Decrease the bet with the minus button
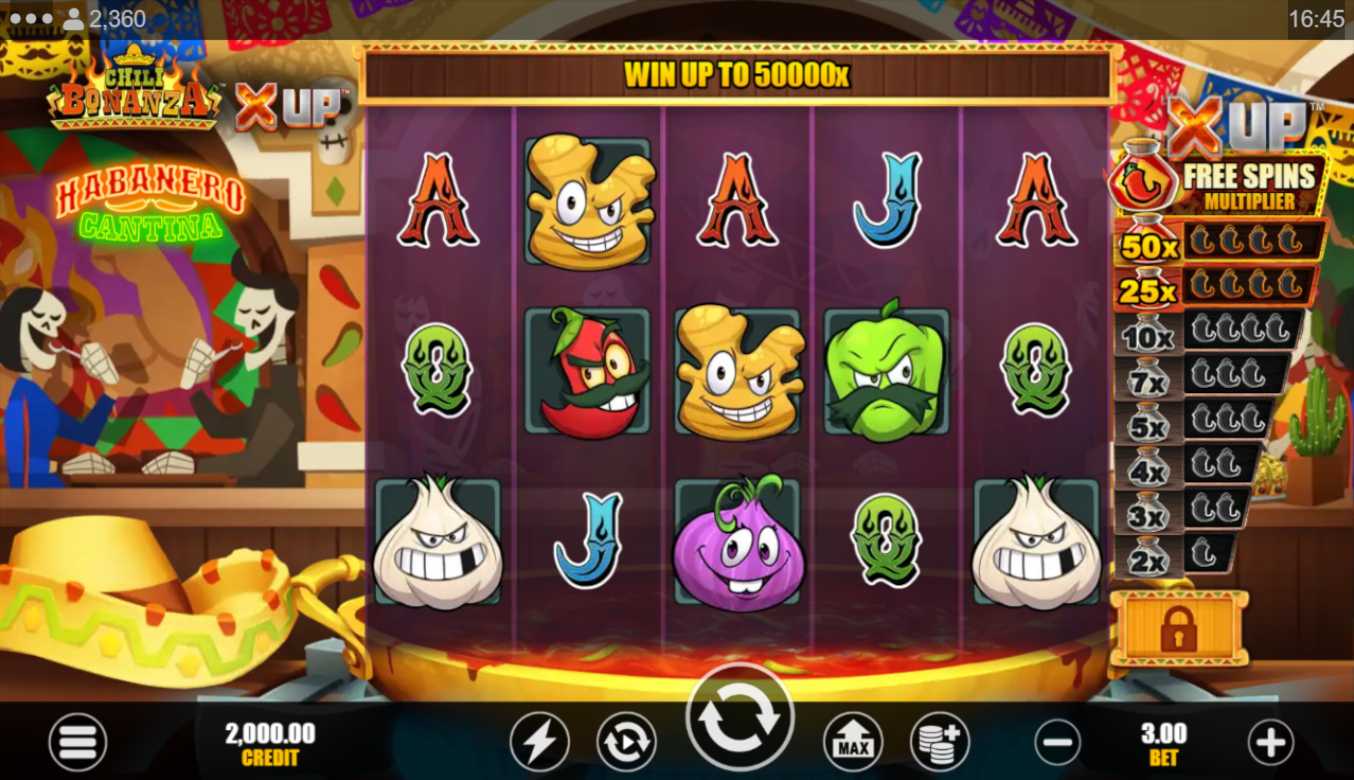 1057,743
